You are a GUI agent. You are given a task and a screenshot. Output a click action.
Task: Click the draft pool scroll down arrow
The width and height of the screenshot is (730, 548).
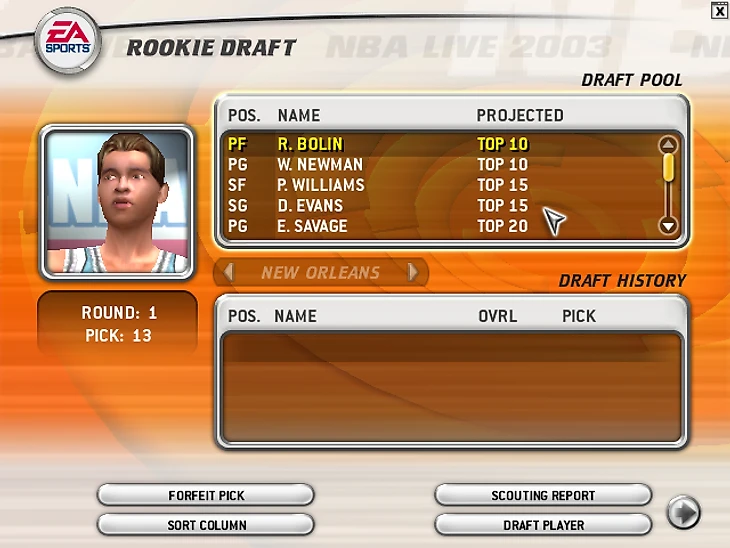pyautogui.click(x=668, y=227)
